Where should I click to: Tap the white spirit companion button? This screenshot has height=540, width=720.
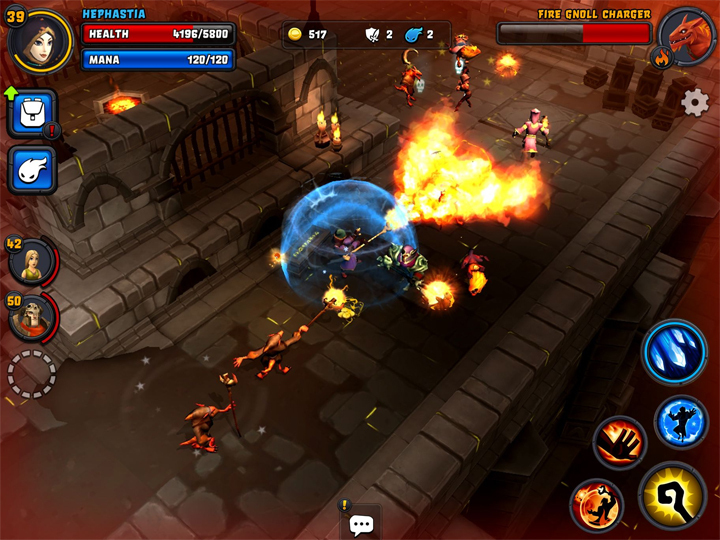(32, 170)
